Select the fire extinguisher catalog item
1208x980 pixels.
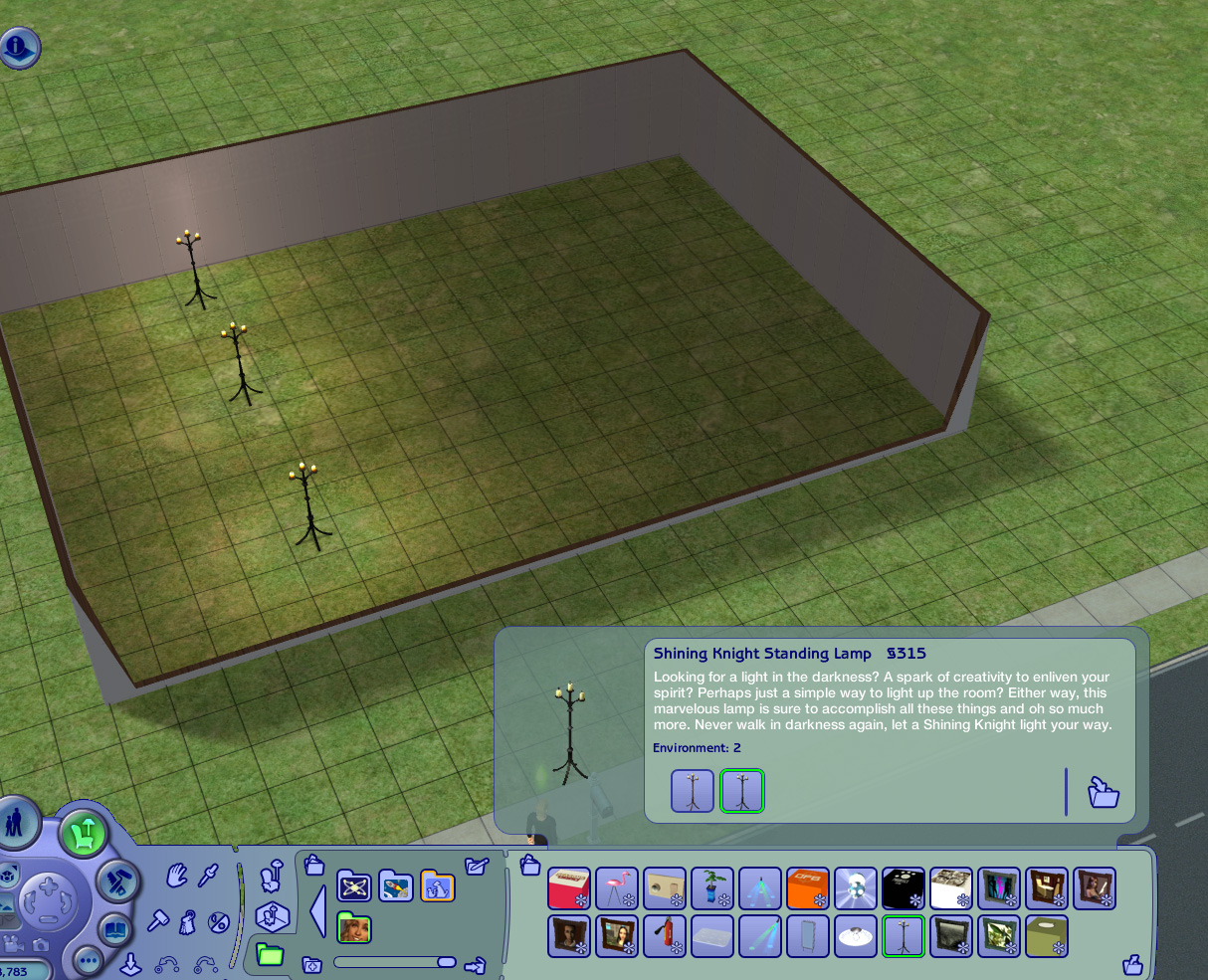pyautogui.click(x=665, y=936)
